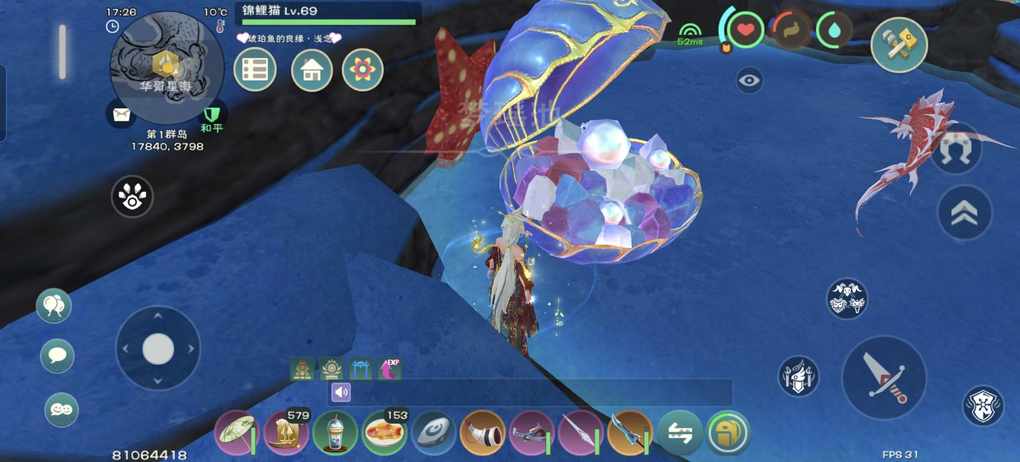The height and width of the screenshot is (462, 1020).
Task: Toggle the eye visibility icon
Action: tap(749, 80)
